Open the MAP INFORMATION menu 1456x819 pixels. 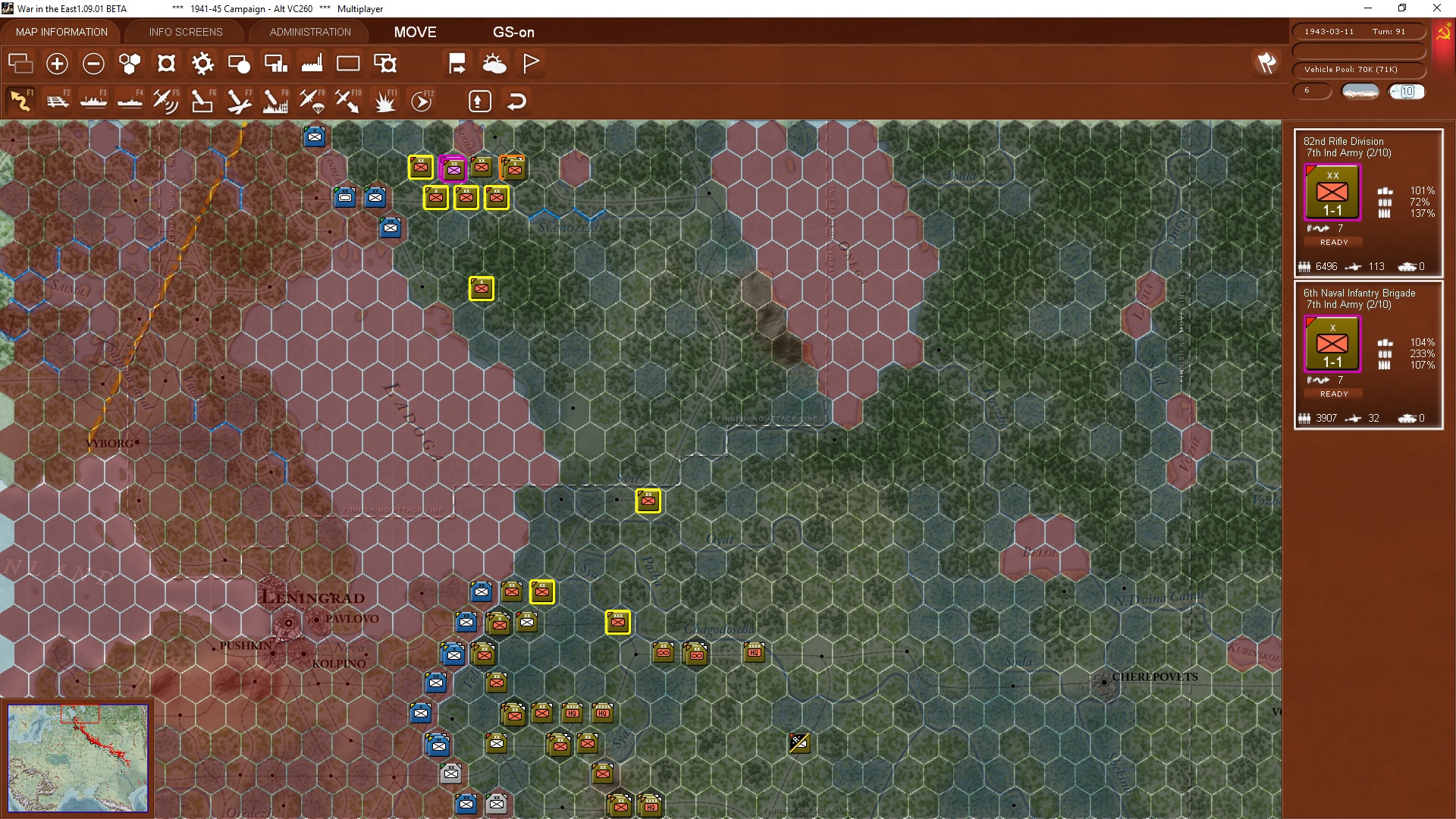61,32
